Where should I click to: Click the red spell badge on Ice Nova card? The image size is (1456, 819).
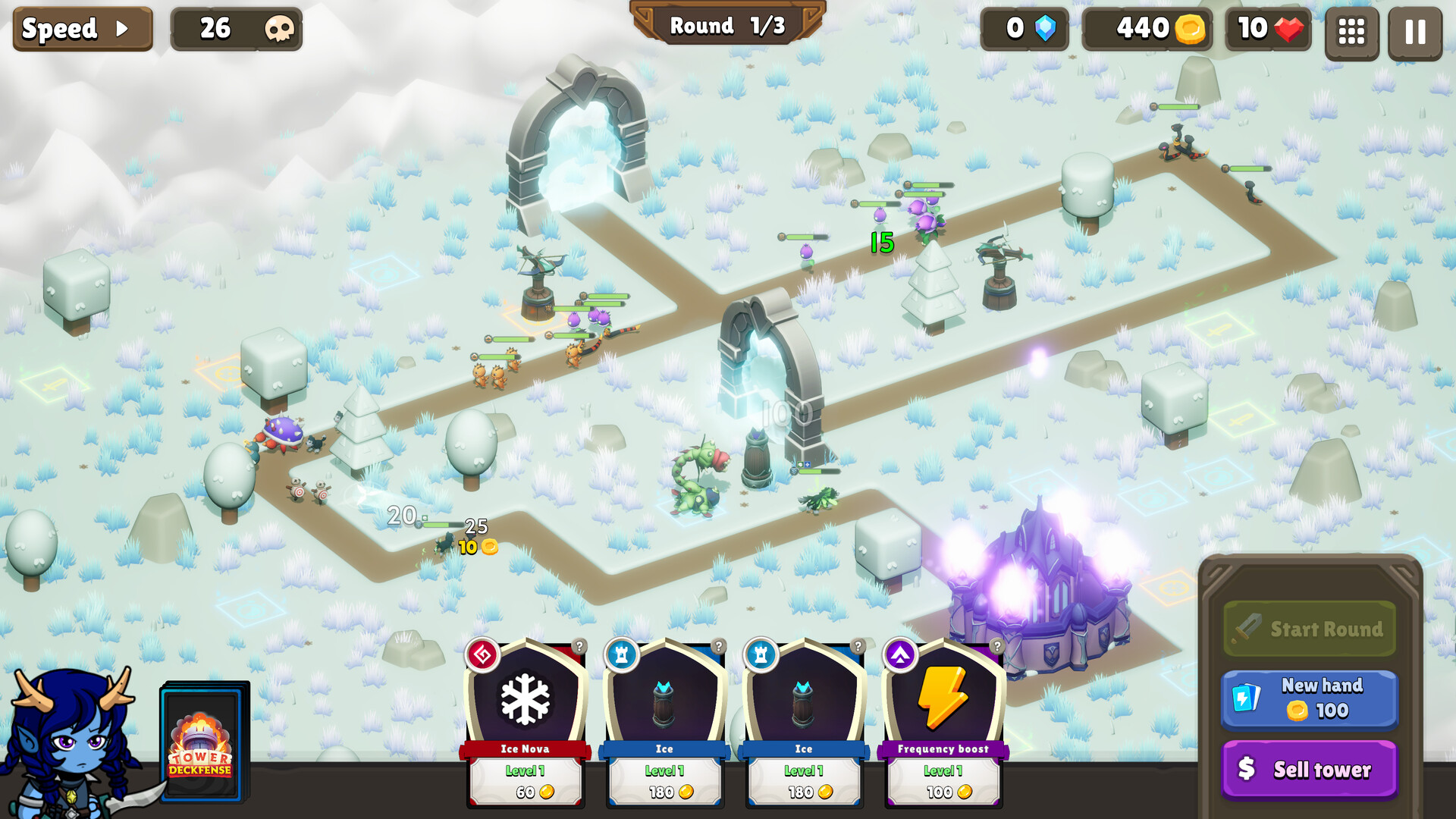[482, 655]
